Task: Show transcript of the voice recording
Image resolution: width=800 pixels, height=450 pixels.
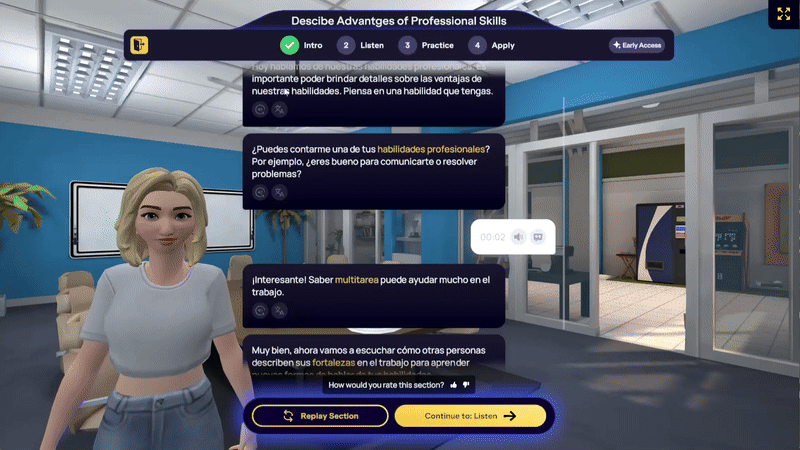Action: 537,237
